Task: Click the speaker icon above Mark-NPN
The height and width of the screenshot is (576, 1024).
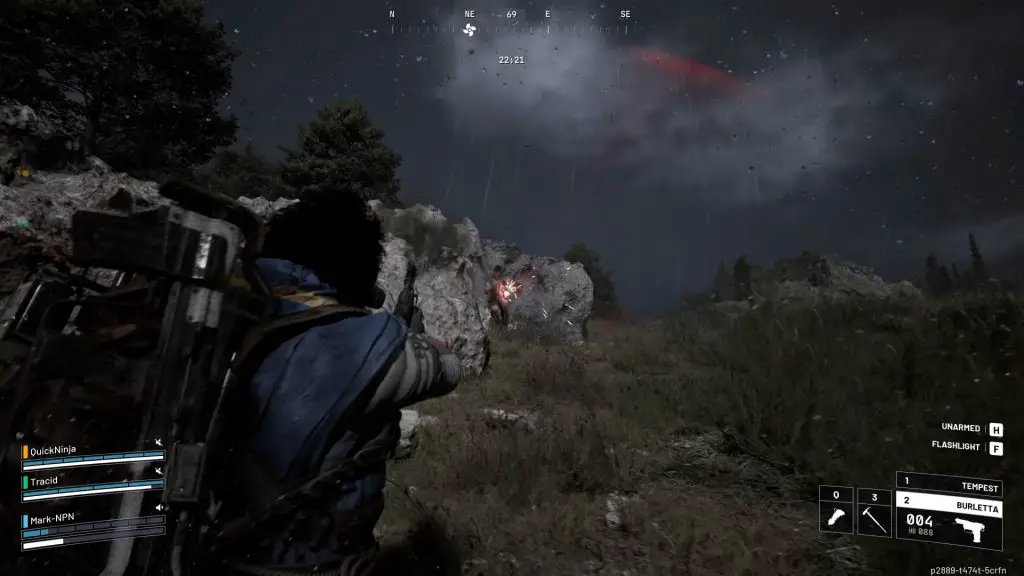Action: [158, 508]
